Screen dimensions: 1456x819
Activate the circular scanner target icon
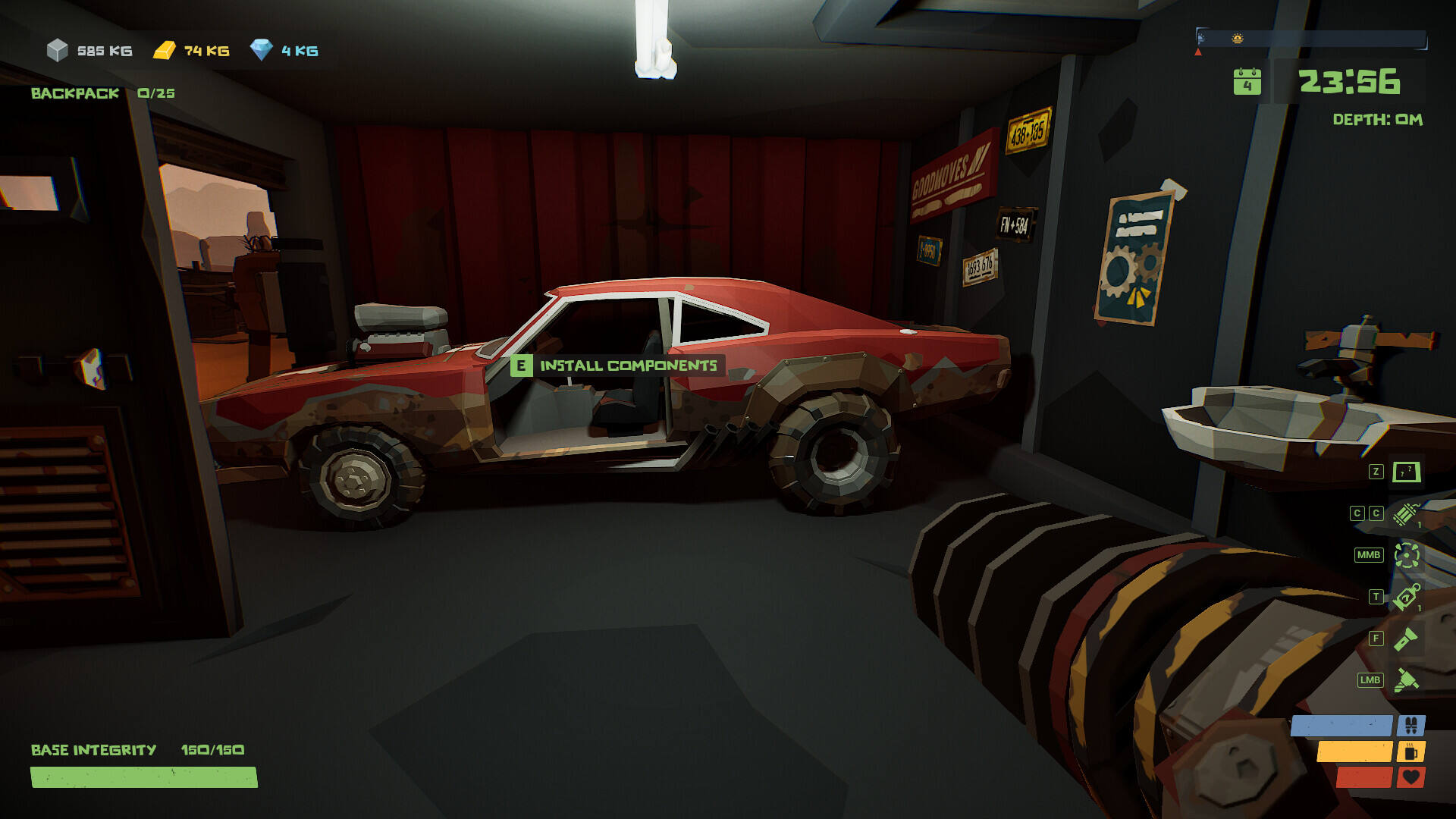[x=1407, y=555]
